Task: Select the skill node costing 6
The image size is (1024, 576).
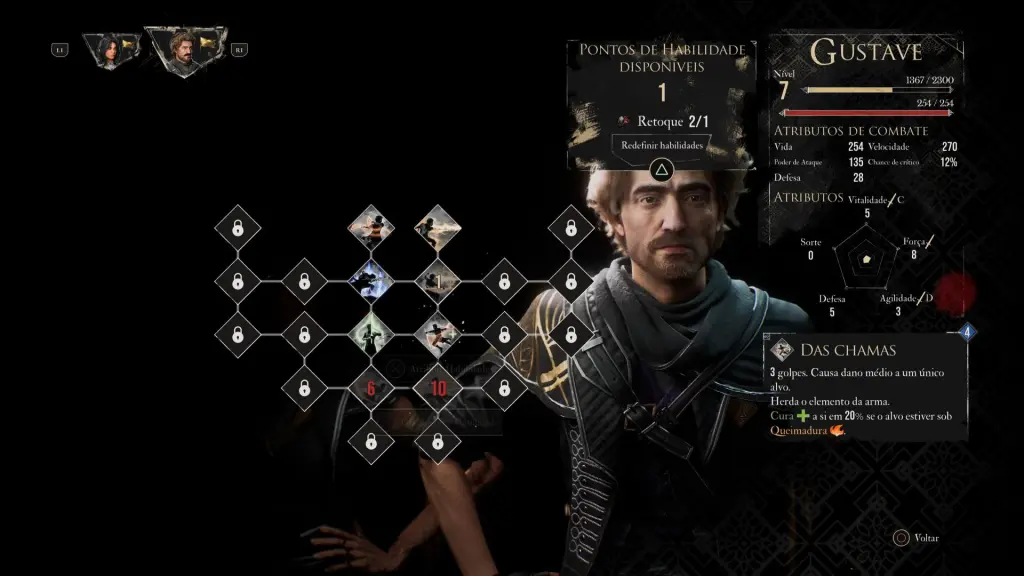Action: tap(370, 388)
